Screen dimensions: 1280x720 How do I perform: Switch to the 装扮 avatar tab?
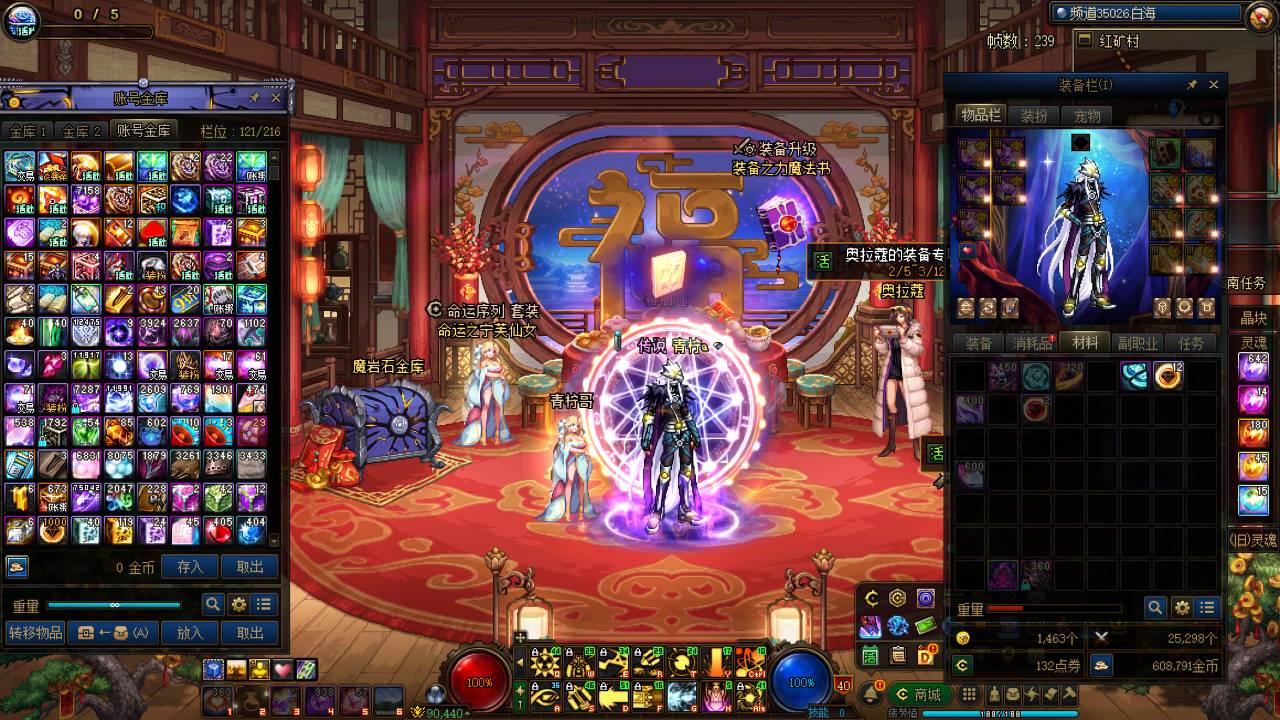[x=1034, y=116]
